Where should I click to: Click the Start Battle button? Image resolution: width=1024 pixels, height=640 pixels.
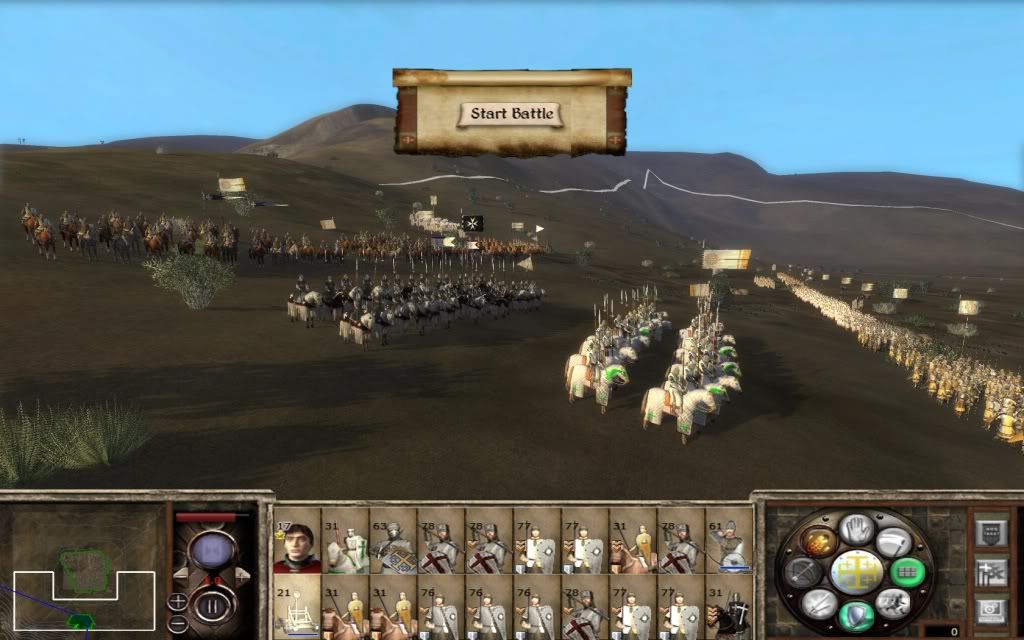[x=511, y=113]
